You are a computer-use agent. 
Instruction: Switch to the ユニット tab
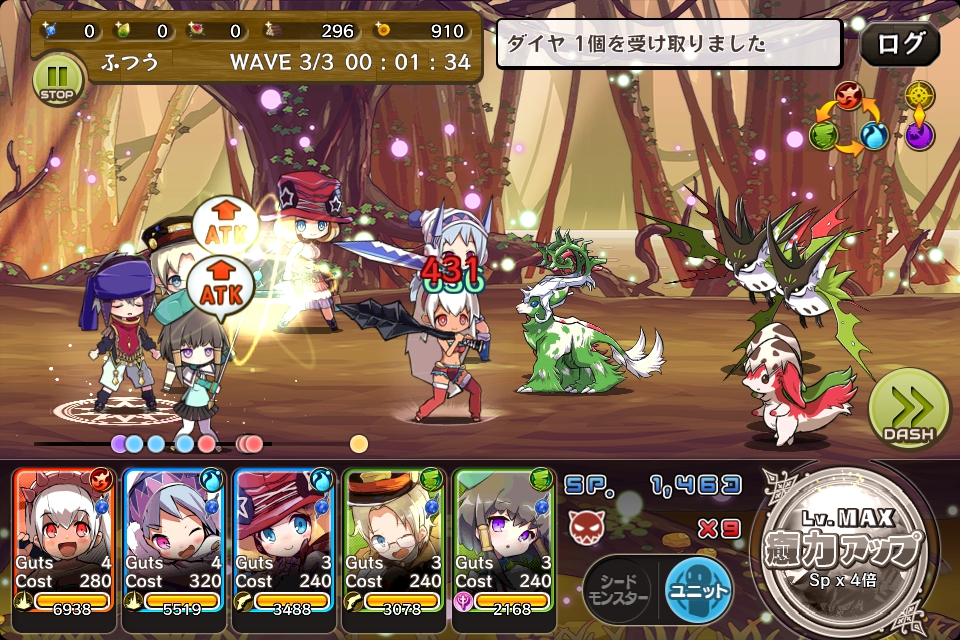click(x=697, y=584)
